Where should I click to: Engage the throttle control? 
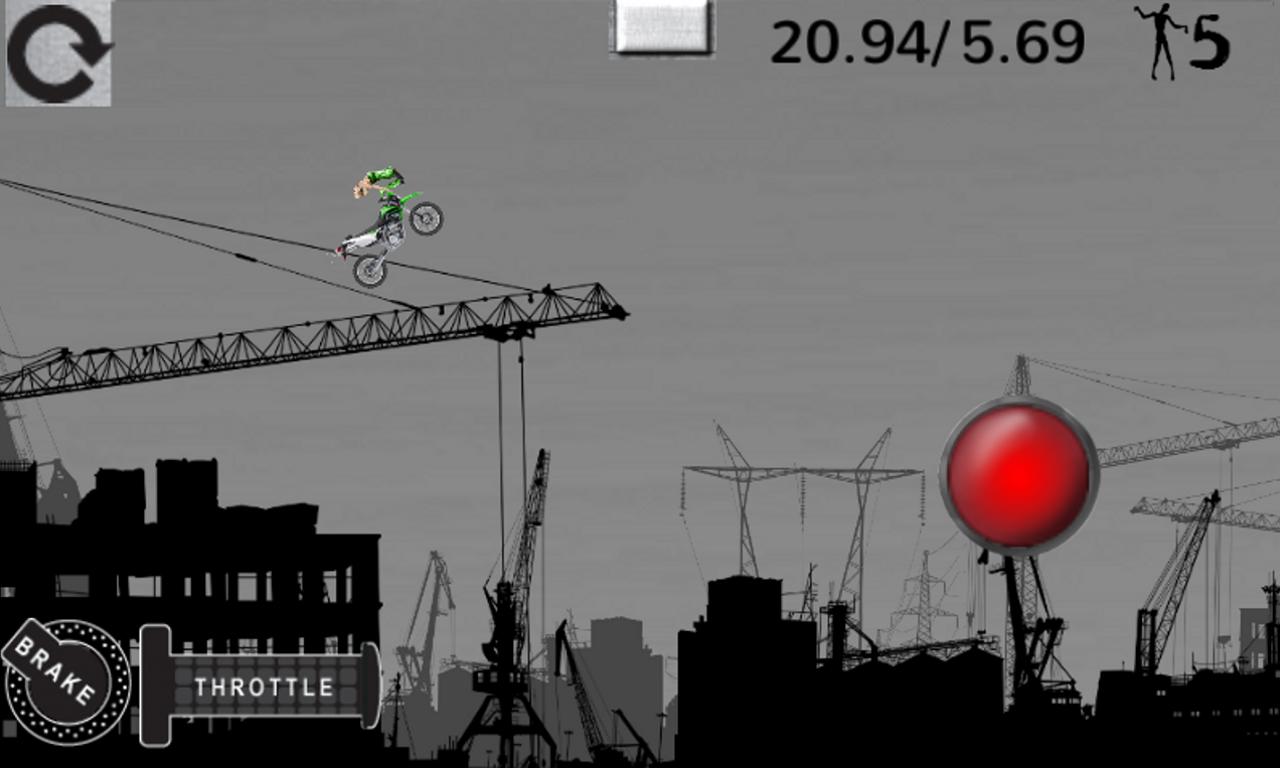[x=265, y=687]
